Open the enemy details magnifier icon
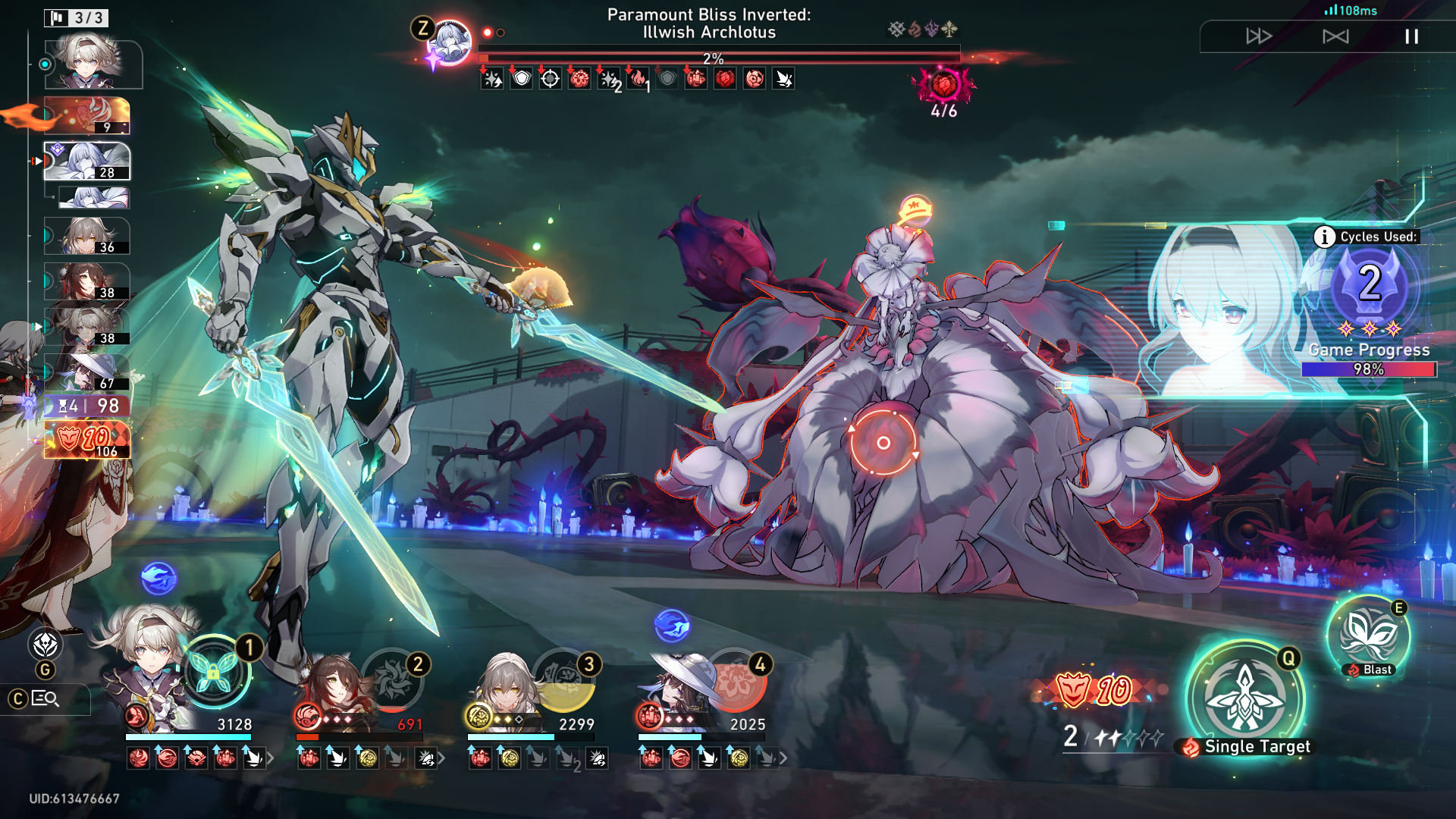Viewport: 1456px width, 819px height. click(45, 698)
